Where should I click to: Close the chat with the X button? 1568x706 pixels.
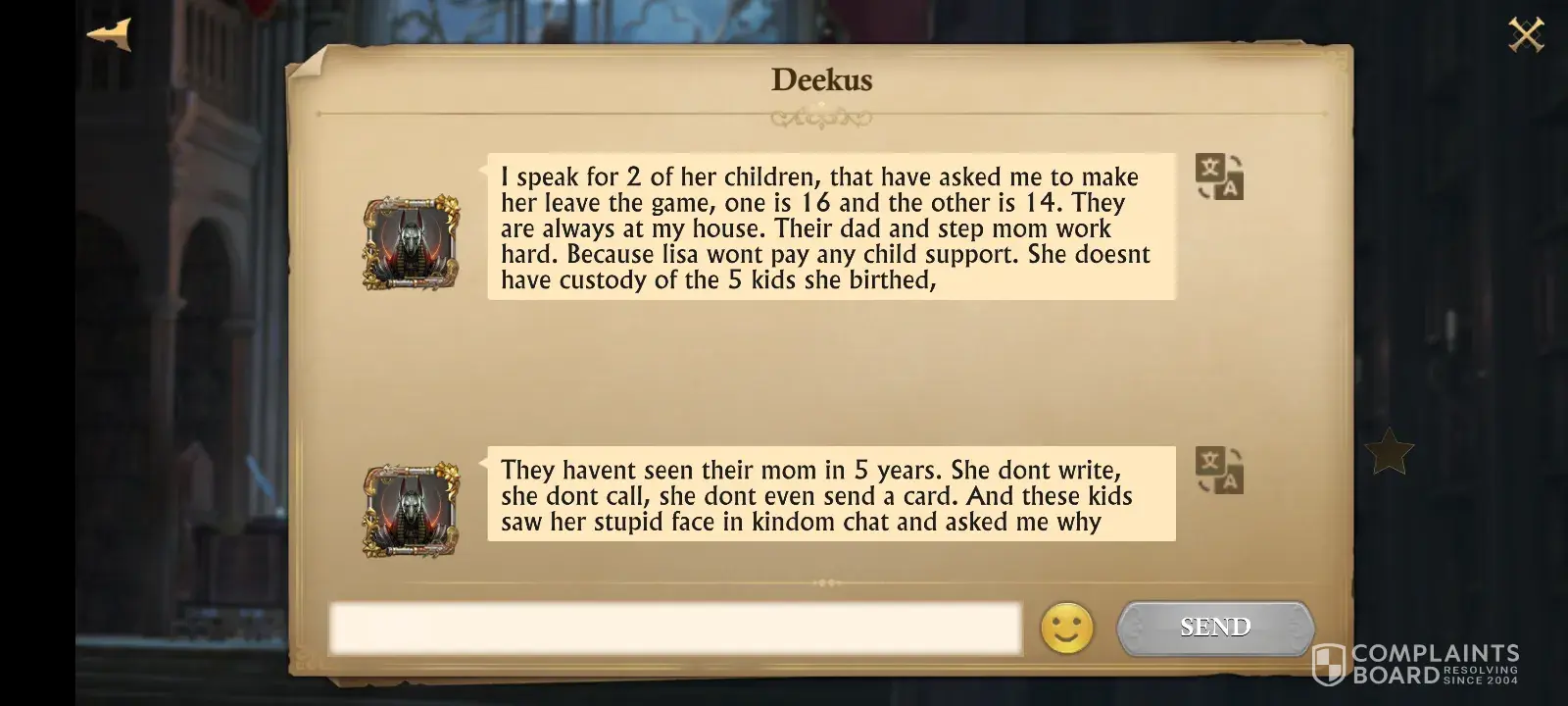tap(1525, 35)
